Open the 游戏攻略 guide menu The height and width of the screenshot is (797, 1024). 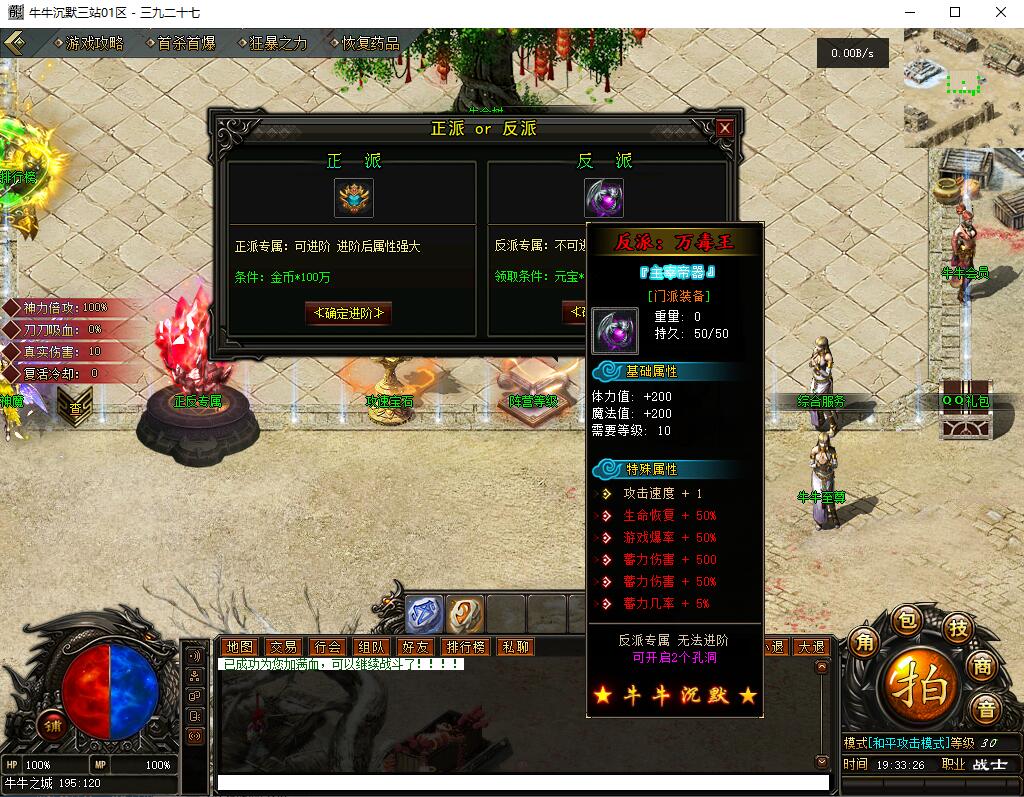tap(94, 43)
